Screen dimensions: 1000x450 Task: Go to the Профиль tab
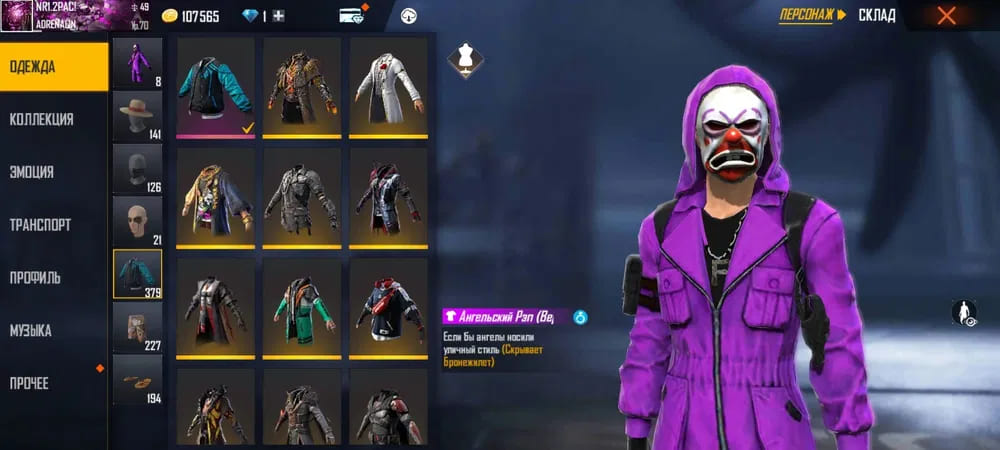pyautogui.click(x=54, y=277)
